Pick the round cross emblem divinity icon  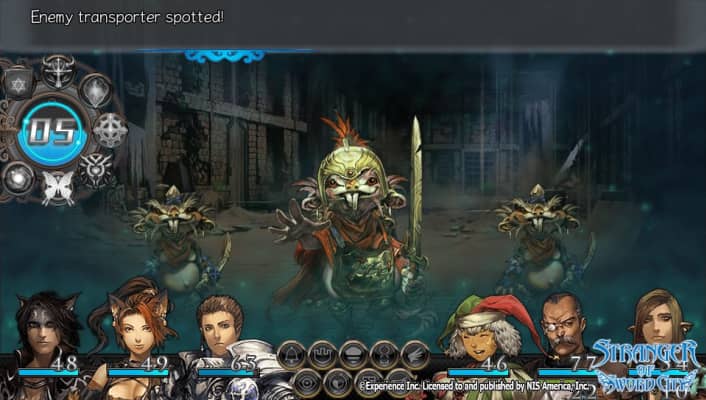[110, 130]
